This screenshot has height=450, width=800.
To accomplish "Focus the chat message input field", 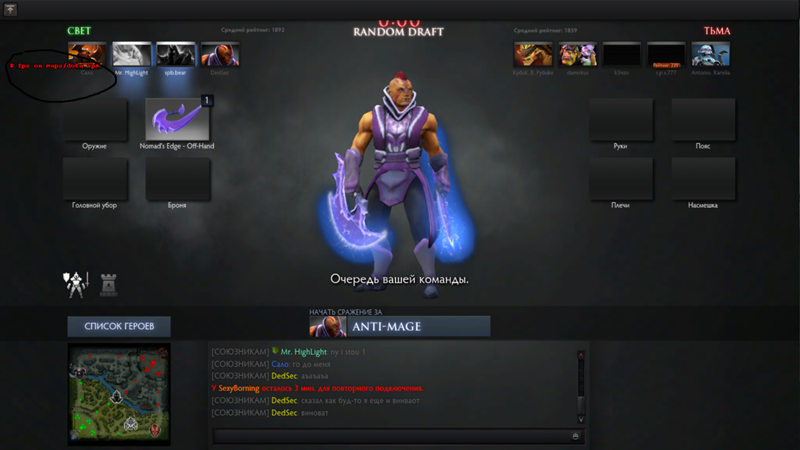I will (x=392, y=436).
